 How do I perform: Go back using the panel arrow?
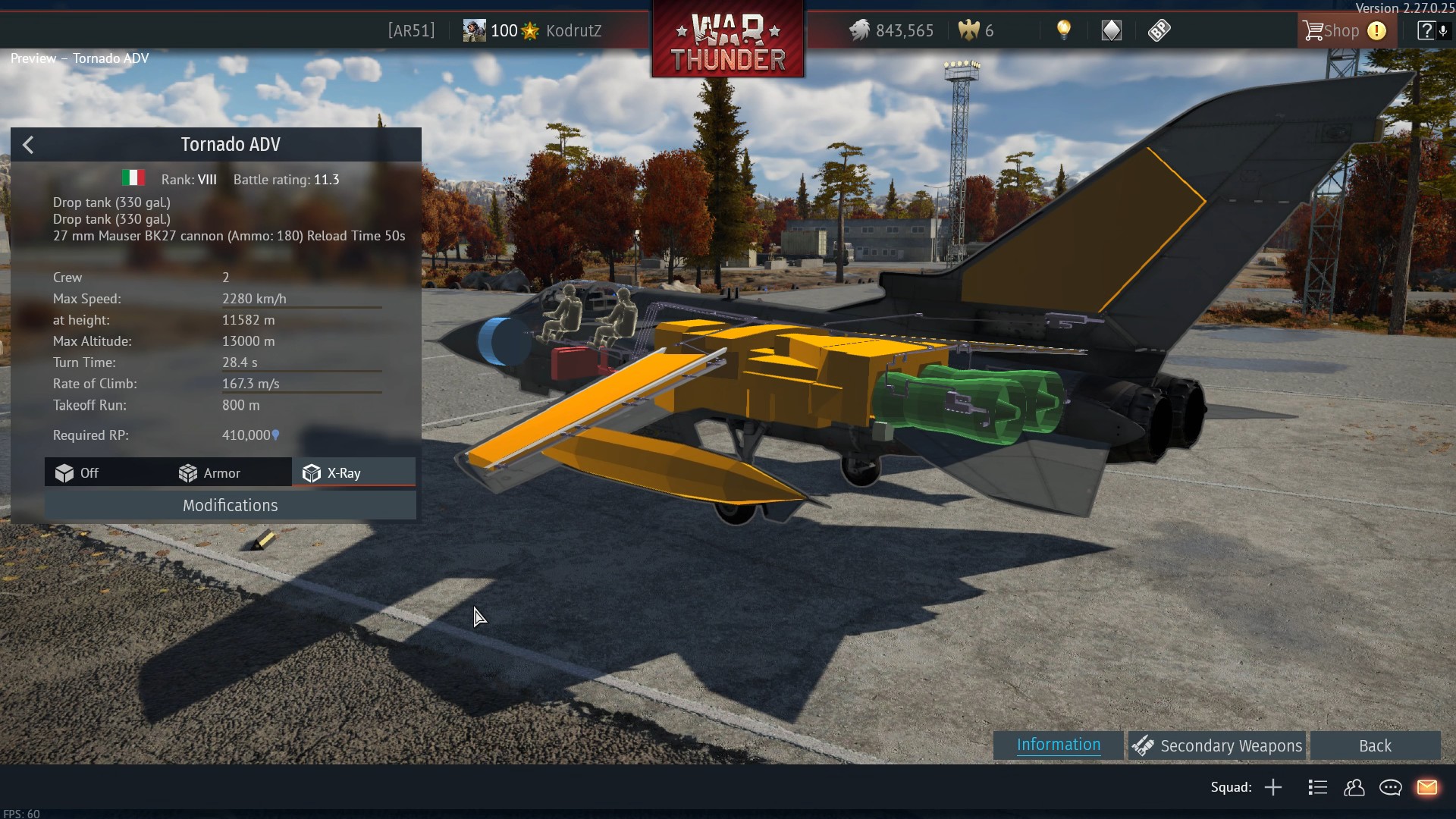pos(28,145)
